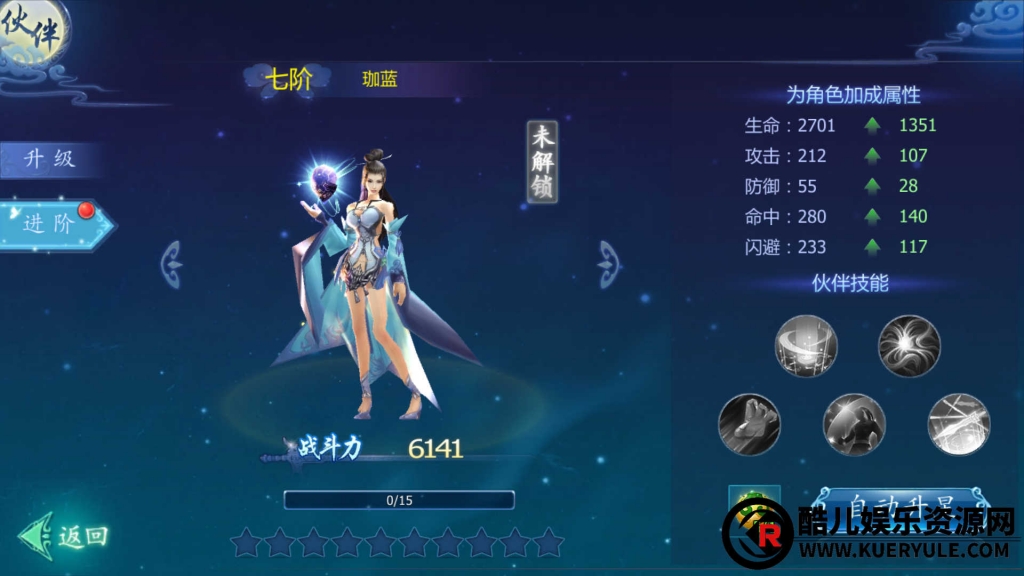Image resolution: width=1024 pixels, height=576 pixels.
Task: Open the 进阶 advancement tab
Action: [52, 223]
